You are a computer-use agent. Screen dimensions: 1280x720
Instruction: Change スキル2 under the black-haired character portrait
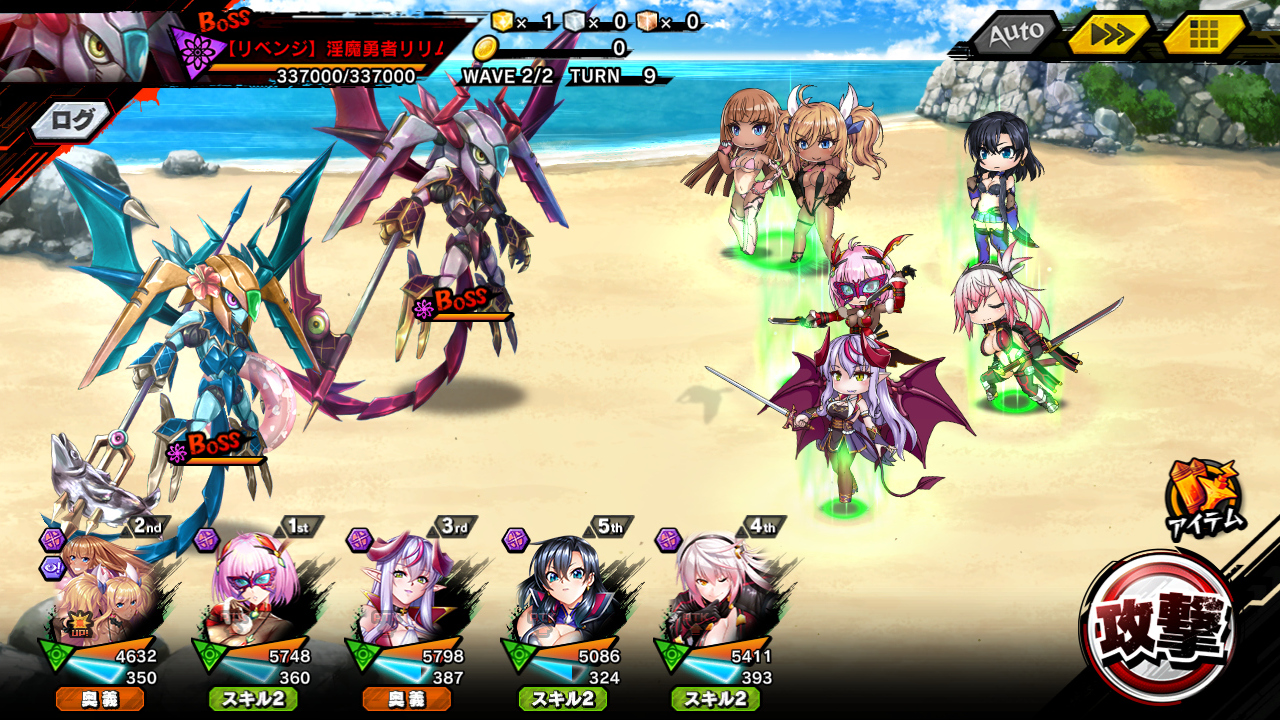562,699
